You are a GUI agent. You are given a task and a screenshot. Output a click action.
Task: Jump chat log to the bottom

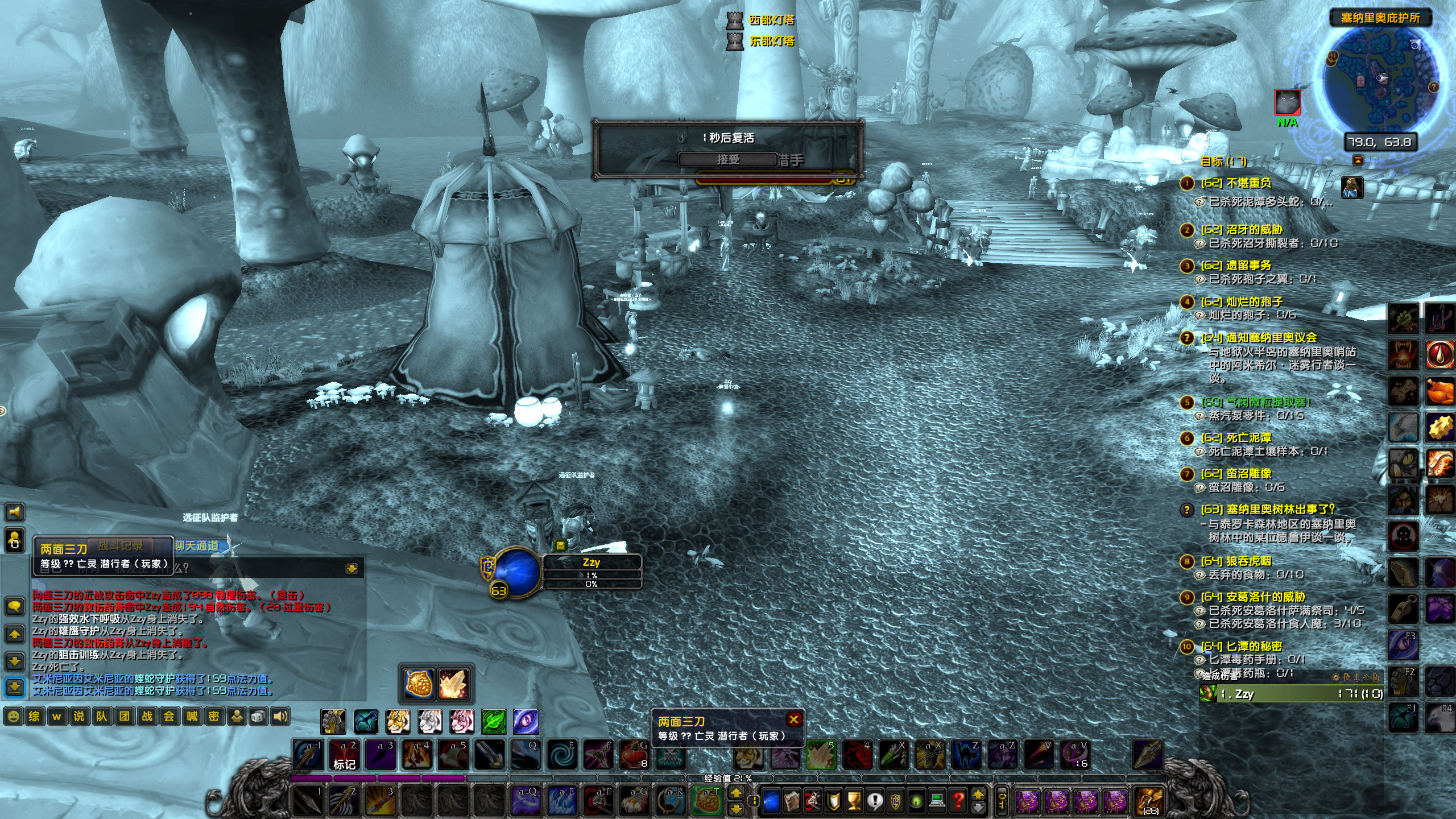14,686
